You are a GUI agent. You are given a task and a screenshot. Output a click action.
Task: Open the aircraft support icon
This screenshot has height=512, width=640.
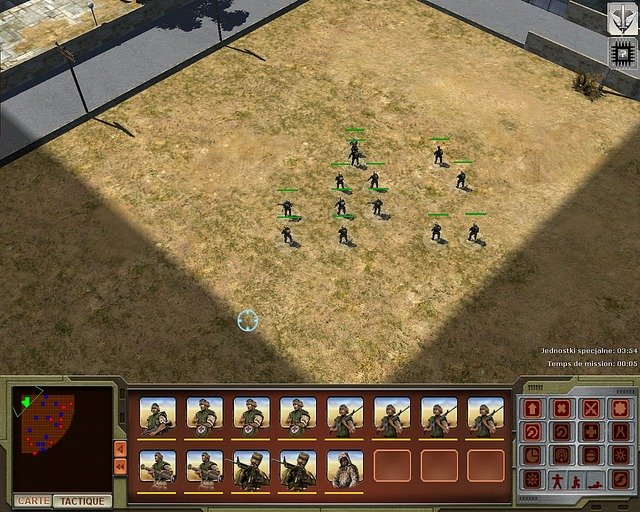coord(622,18)
